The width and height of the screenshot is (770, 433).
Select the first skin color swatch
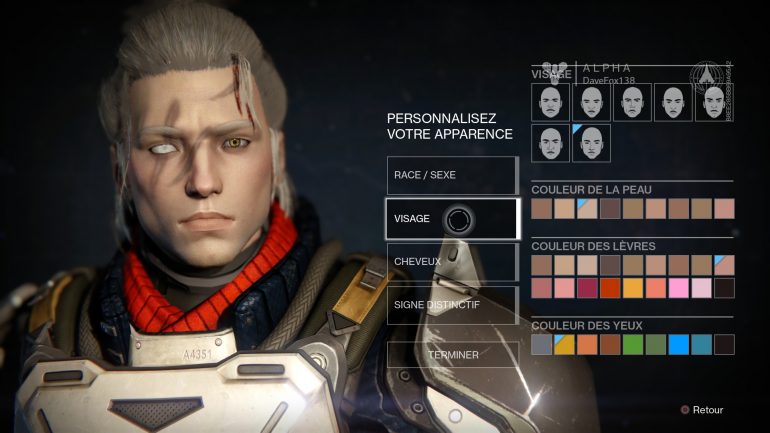tap(542, 208)
